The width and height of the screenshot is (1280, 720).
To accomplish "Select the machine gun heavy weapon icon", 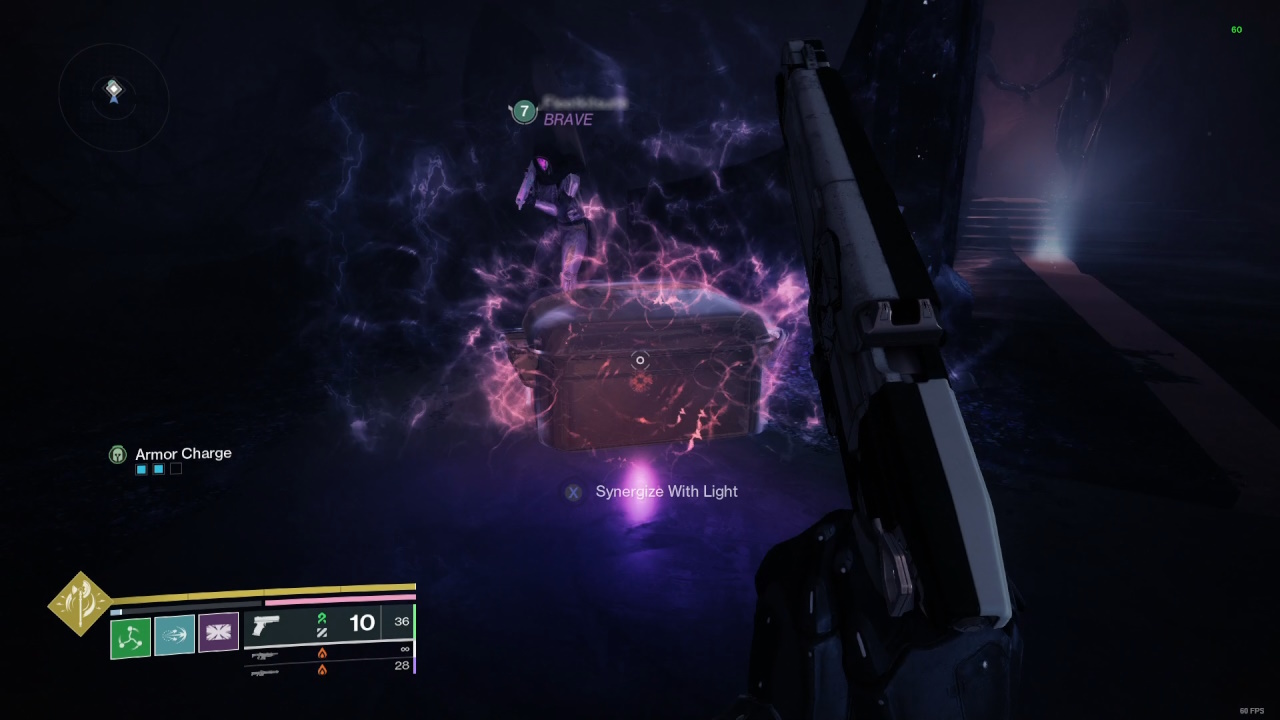I will click(265, 672).
